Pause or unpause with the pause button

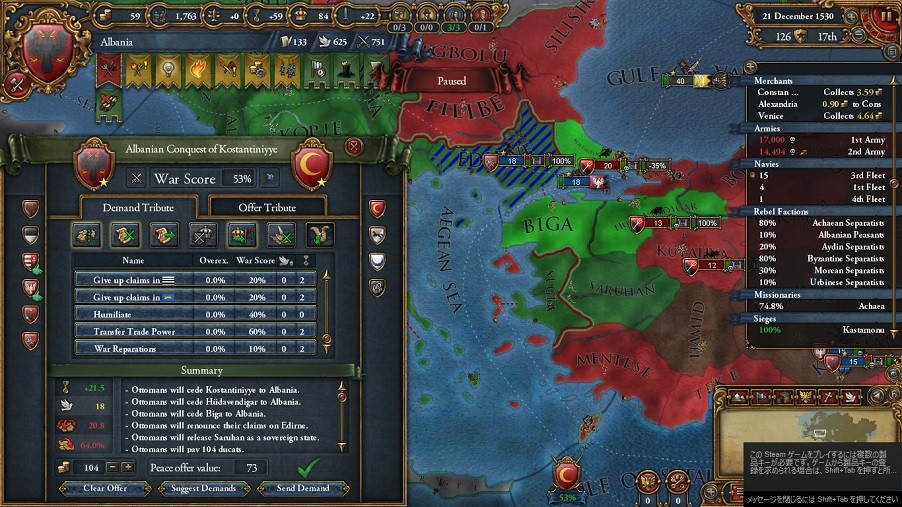tap(886, 17)
